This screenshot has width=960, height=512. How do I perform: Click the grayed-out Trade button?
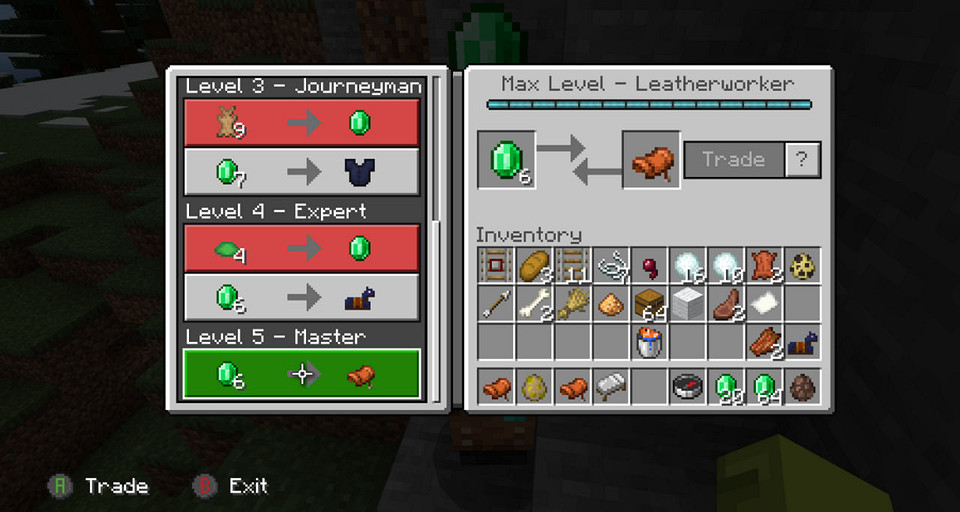point(733,159)
